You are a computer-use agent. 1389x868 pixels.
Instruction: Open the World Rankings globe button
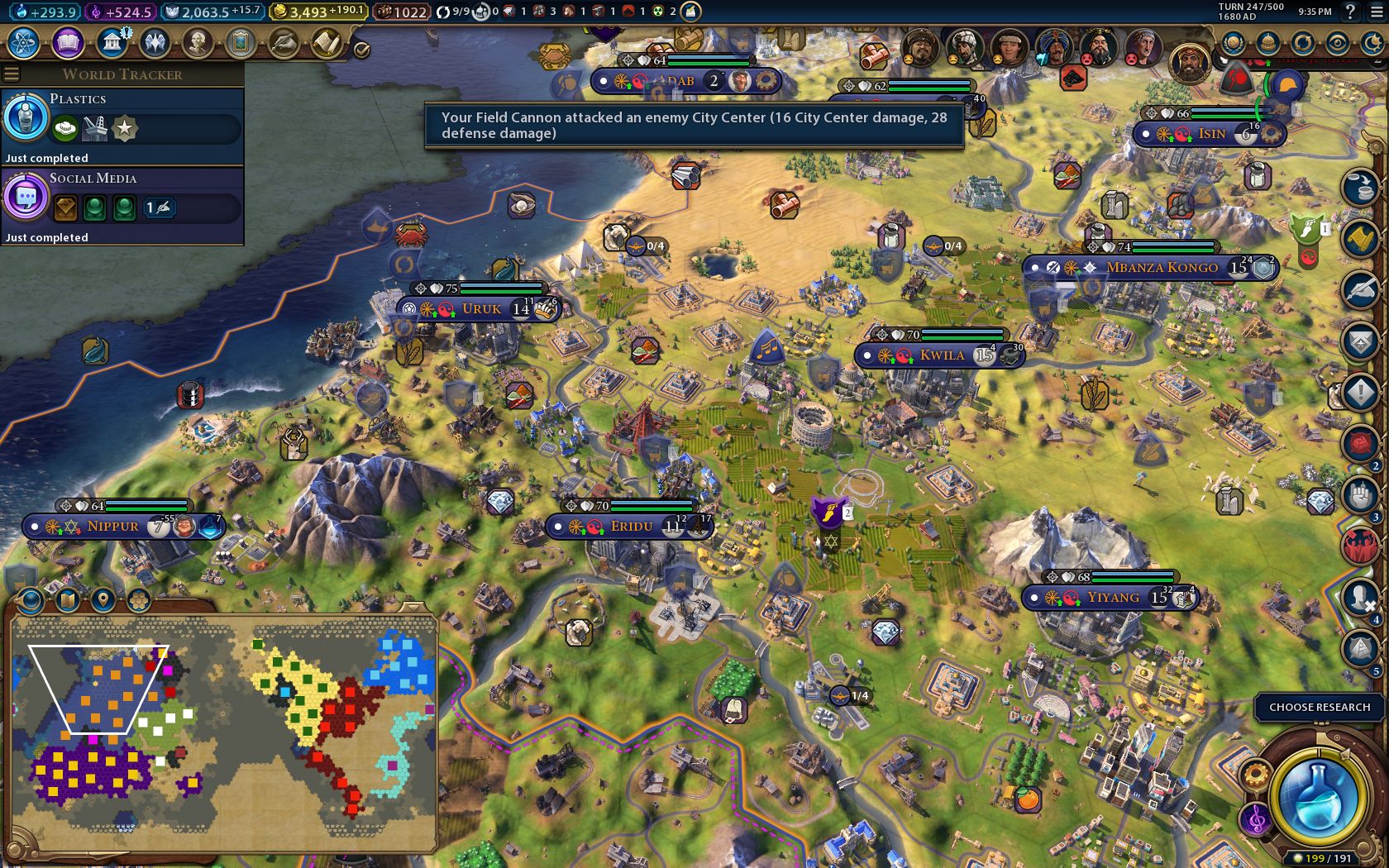1233,43
